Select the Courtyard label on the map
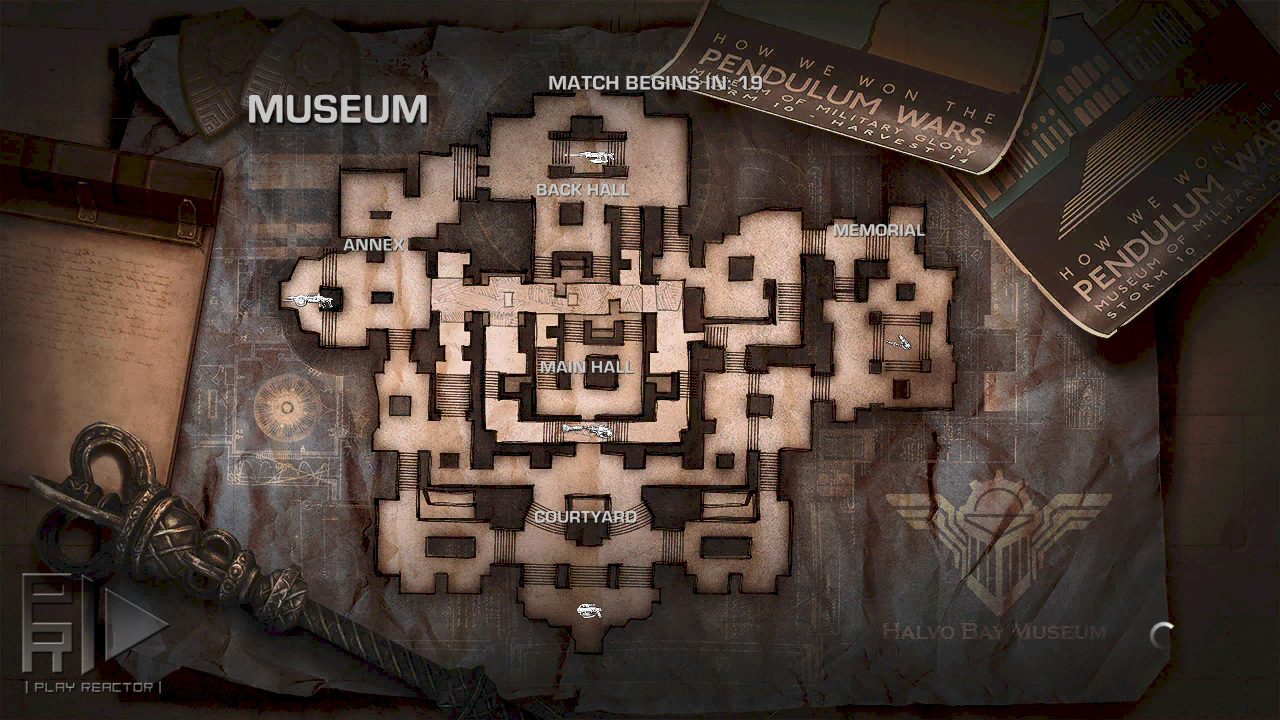The width and height of the screenshot is (1280, 720). pos(585,517)
